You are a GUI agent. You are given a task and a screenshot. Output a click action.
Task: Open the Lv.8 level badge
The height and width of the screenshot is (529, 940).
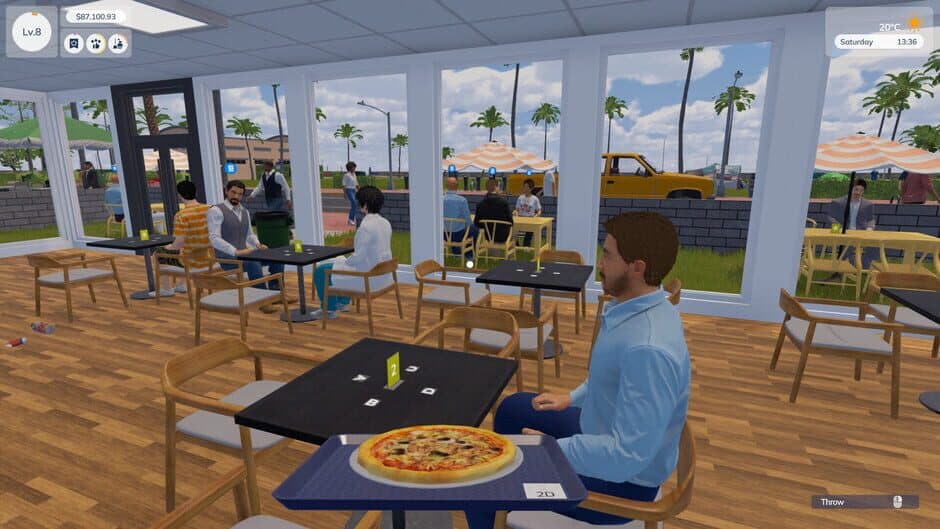click(x=31, y=31)
